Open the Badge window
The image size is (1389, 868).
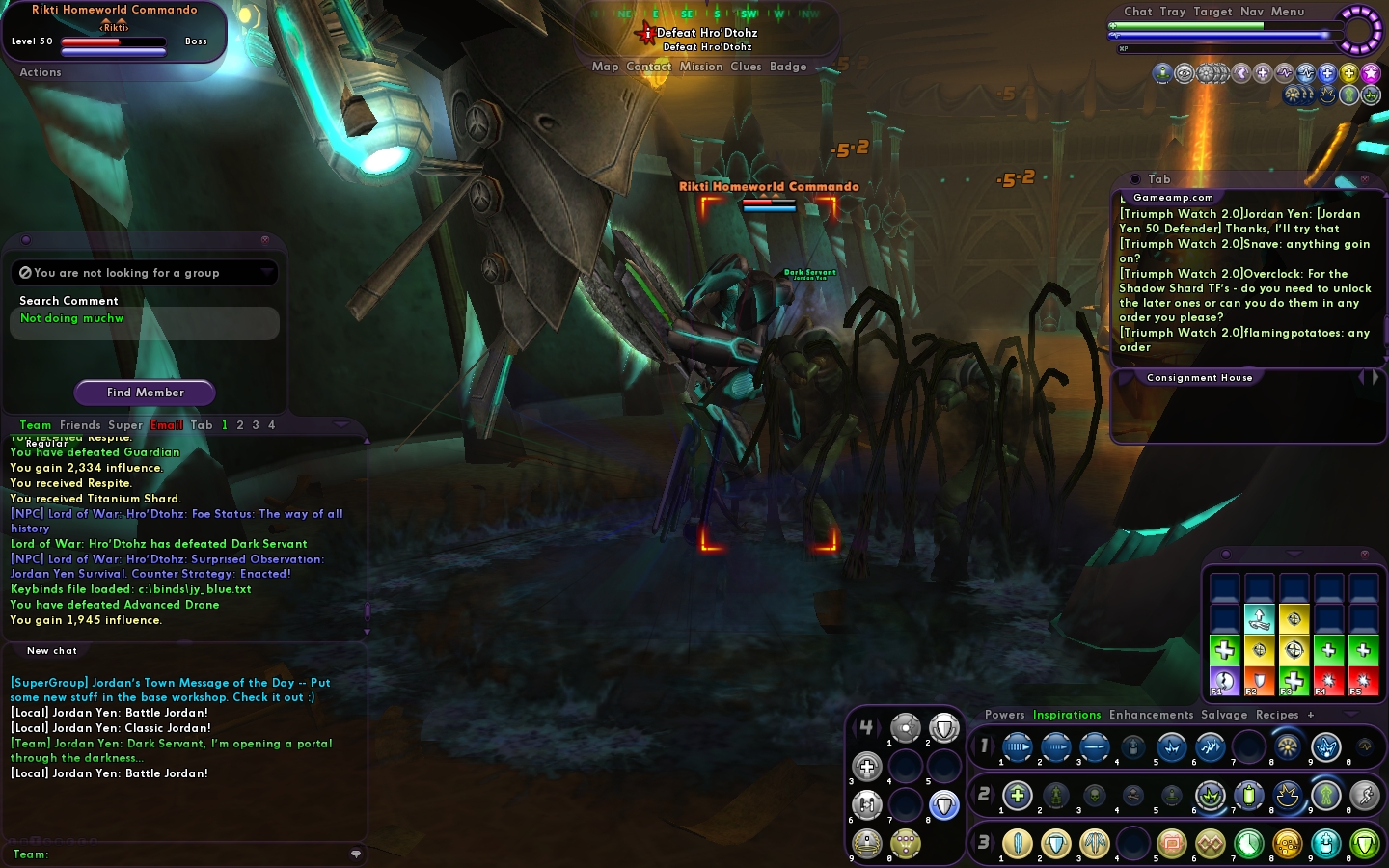(788, 67)
